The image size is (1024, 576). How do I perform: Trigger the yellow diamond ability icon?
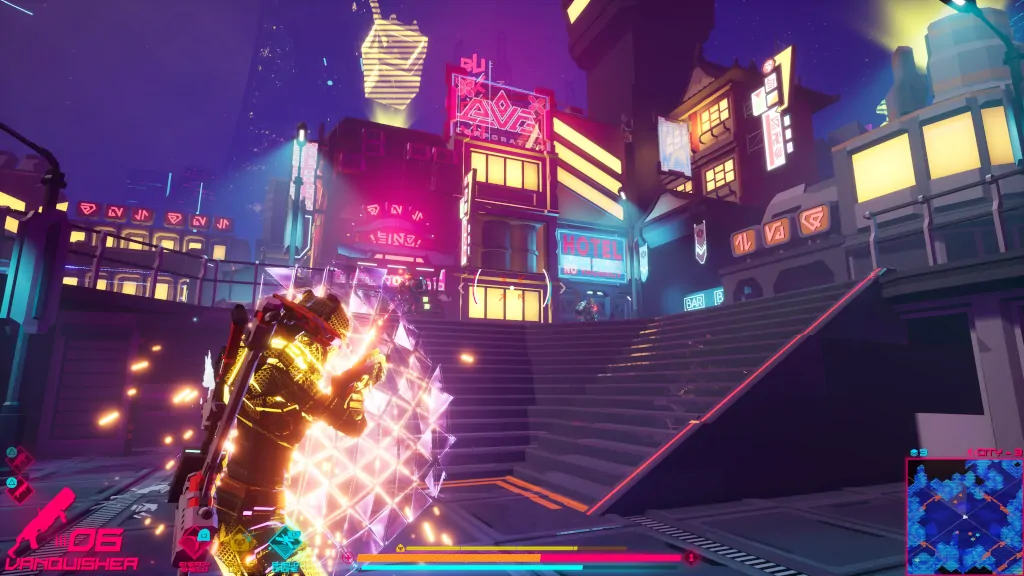[240, 544]
